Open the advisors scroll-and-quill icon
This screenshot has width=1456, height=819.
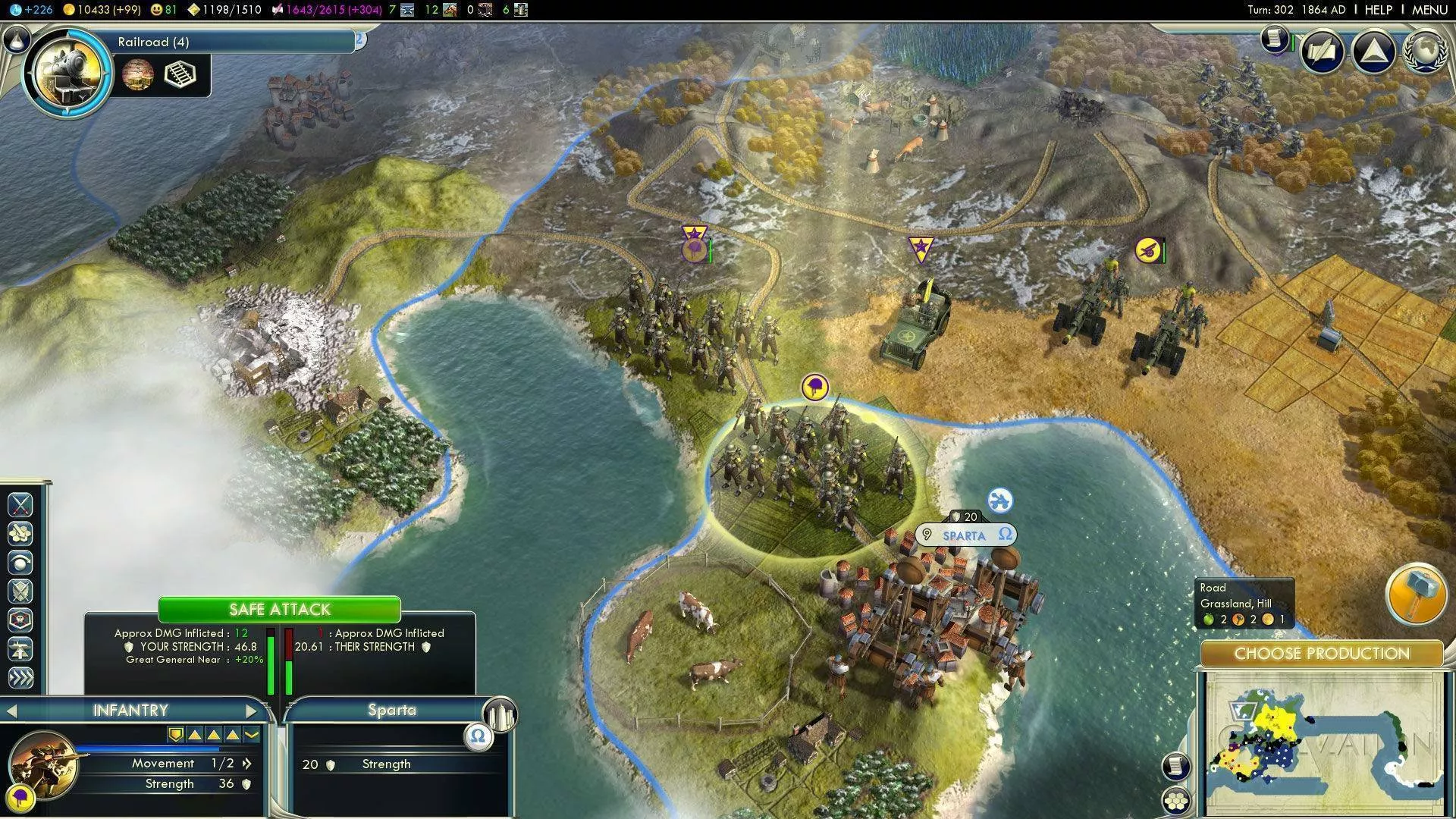click(1275, 38)
